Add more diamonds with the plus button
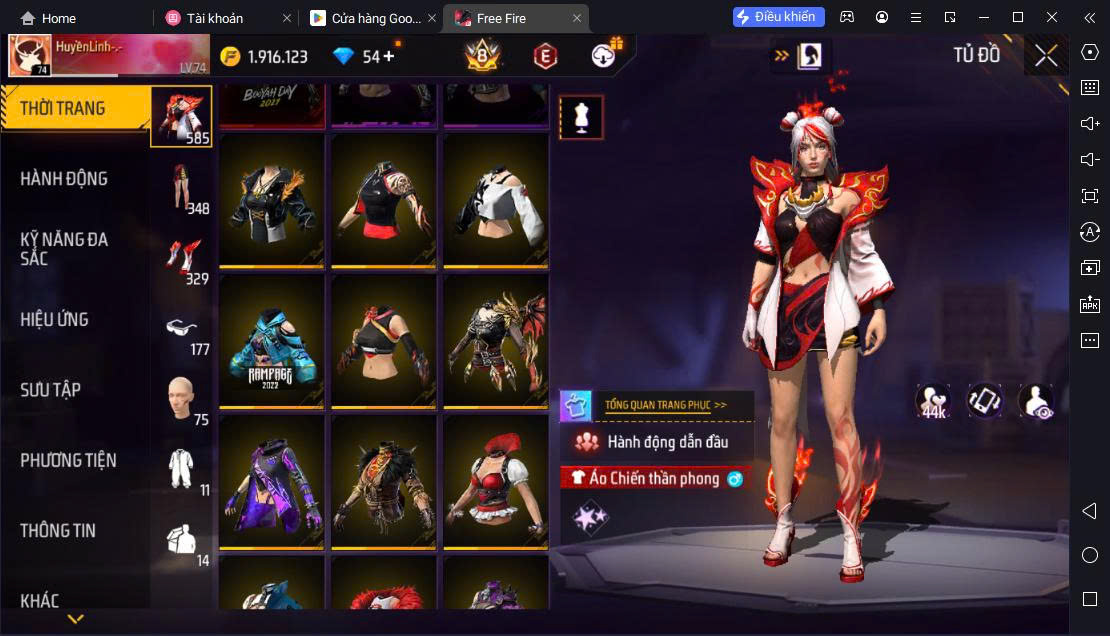The image size is (1110, 636). (x=388, y=56)
